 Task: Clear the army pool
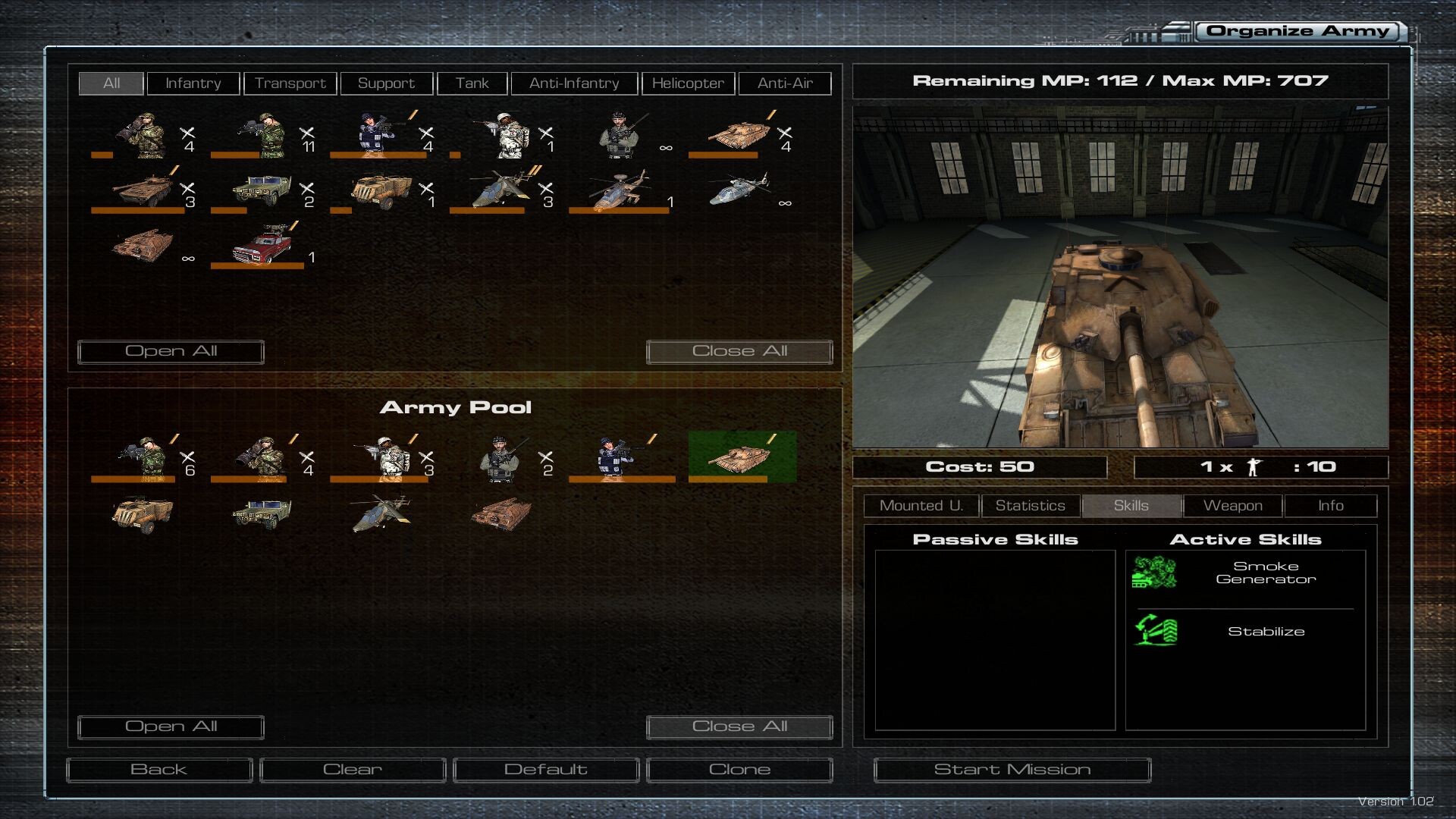[353, 770]
